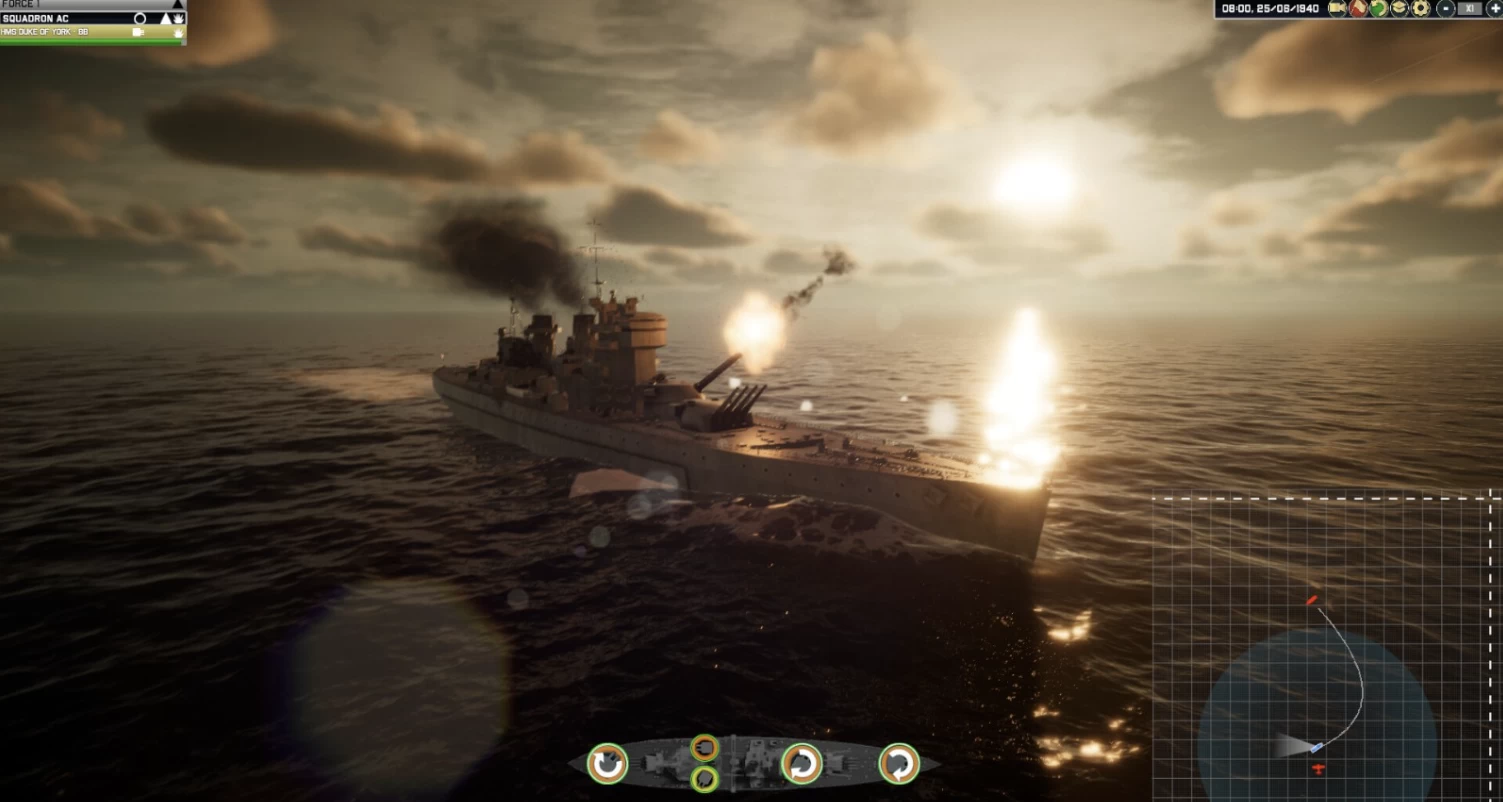This screenshot has width=1503, height=802.
Task: Click the green circular arrow icon
Action: point(1379,9)
